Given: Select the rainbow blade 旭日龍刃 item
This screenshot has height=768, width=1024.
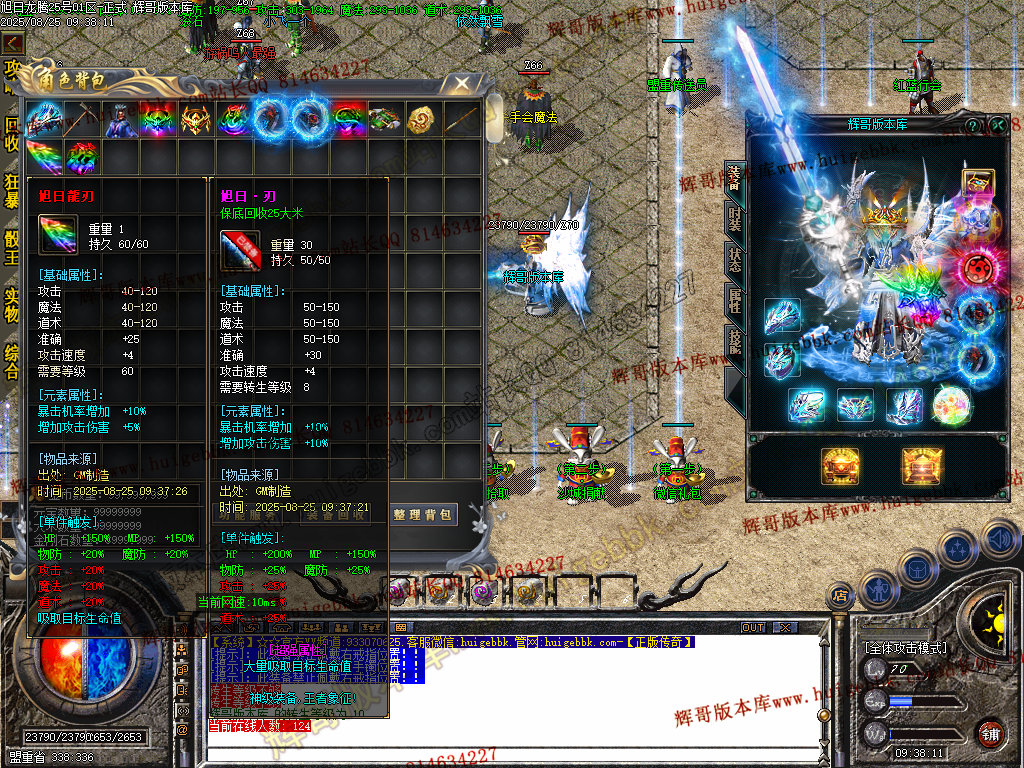Looking at the screenshot, I should pyautogui.click(x=45, y=158).
